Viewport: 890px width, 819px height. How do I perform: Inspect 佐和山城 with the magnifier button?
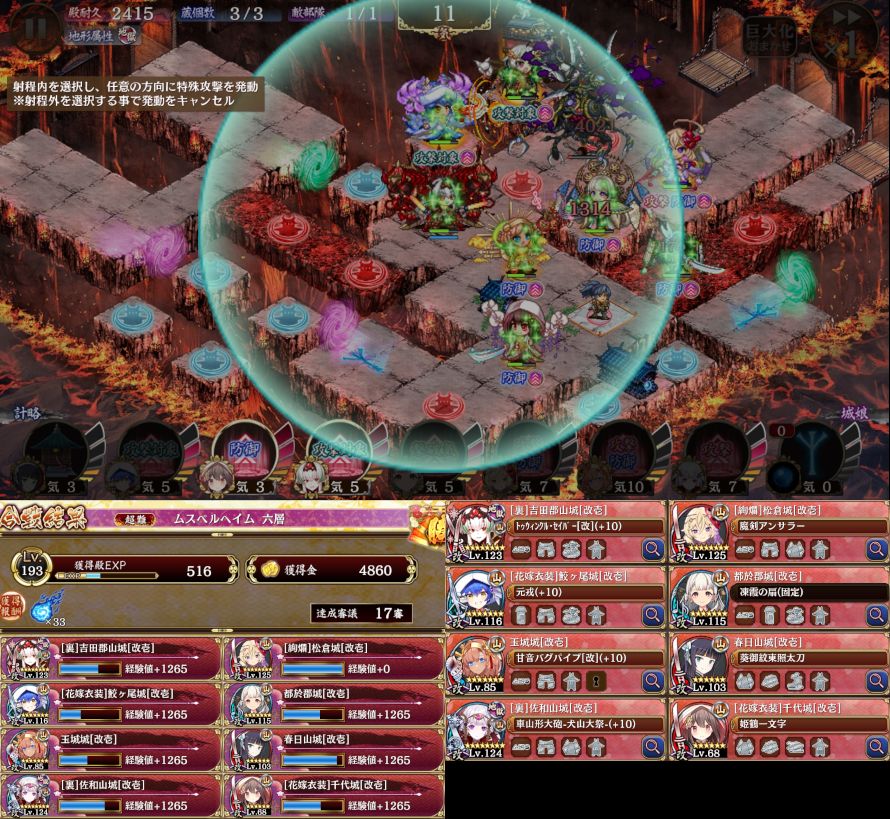653,747
